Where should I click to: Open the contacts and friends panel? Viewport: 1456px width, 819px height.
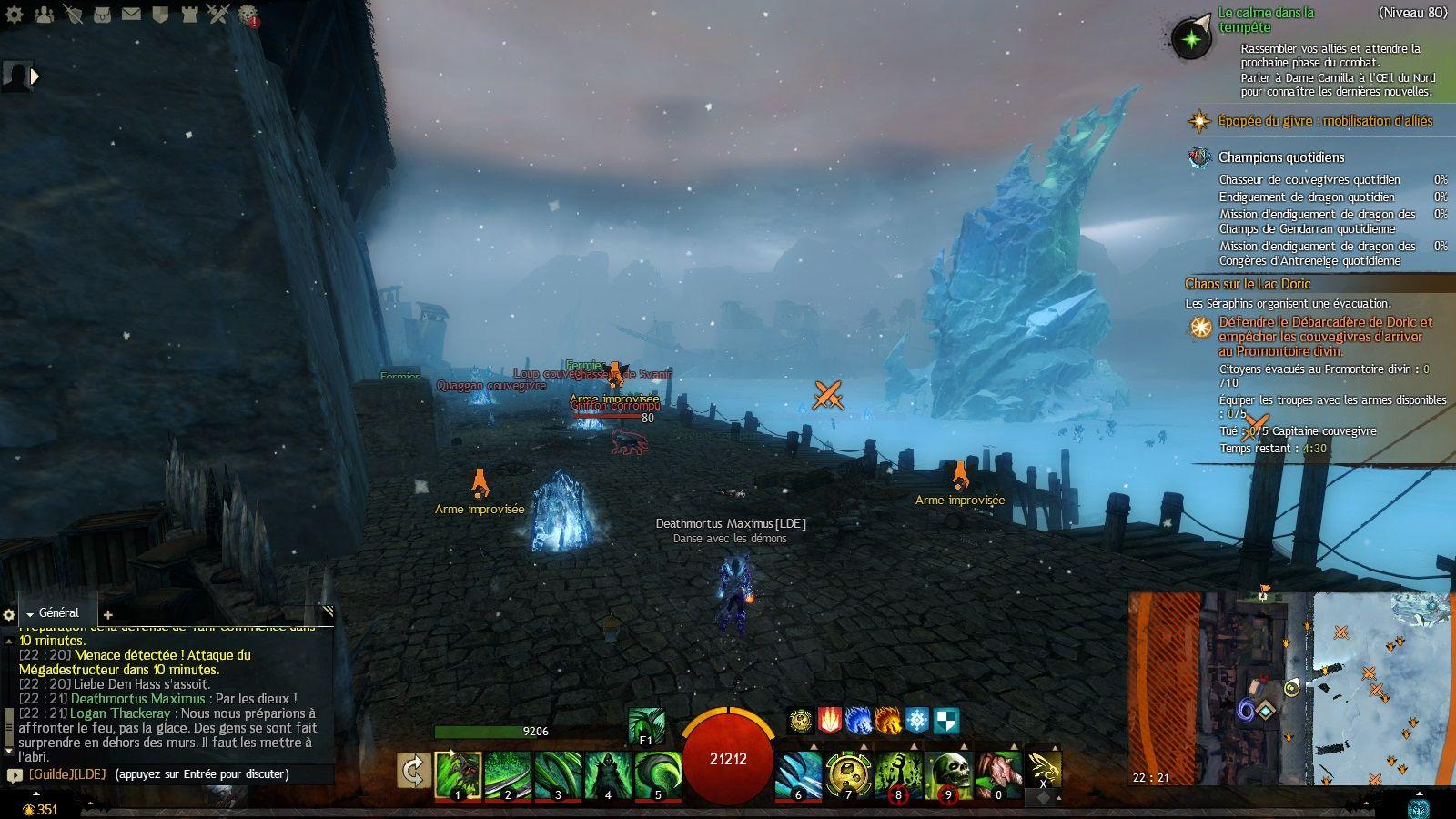pyautogui.click(x=44, y=14)
